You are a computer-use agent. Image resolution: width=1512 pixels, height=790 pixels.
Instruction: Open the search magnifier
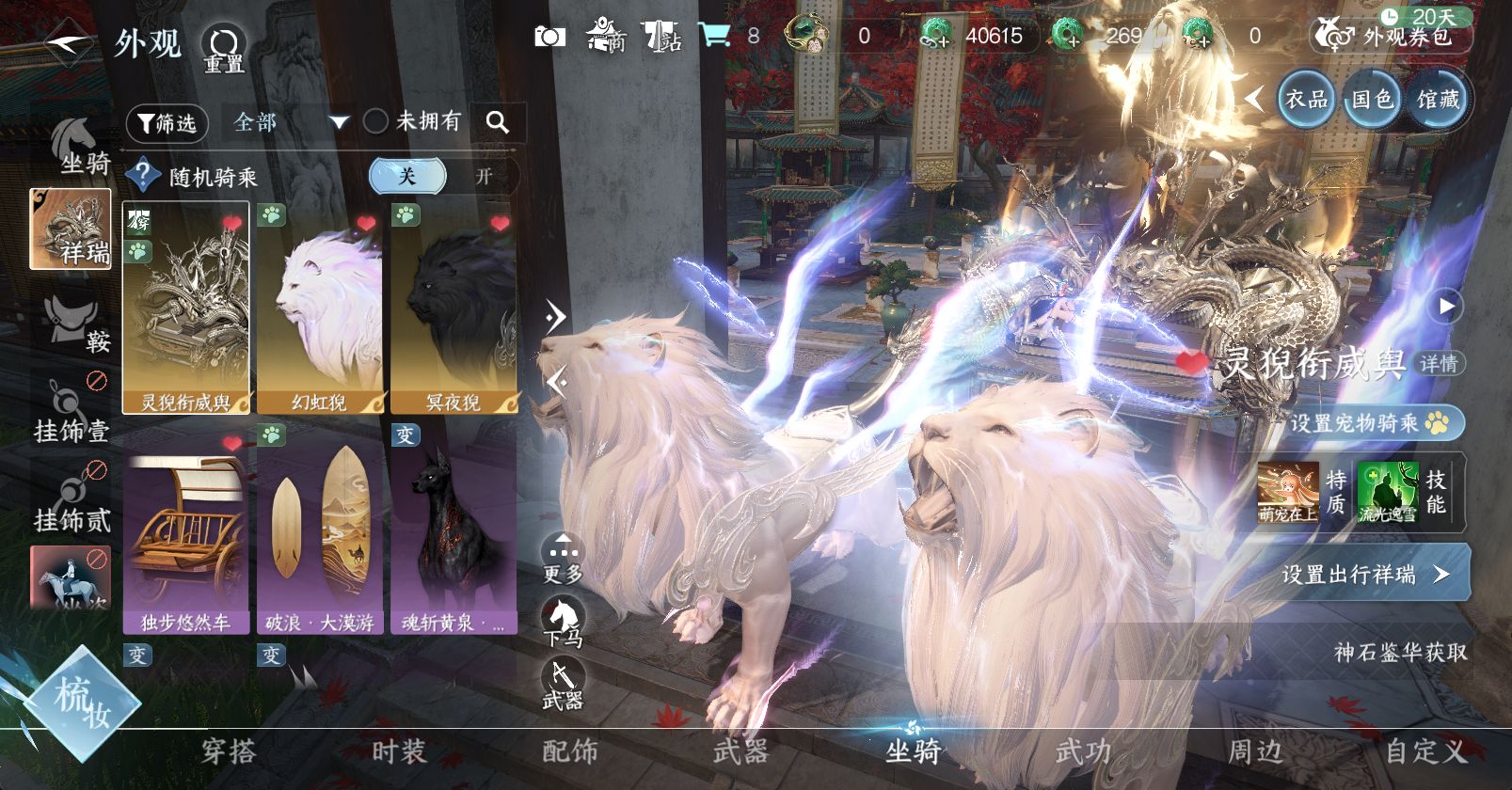tap(498, 122)
